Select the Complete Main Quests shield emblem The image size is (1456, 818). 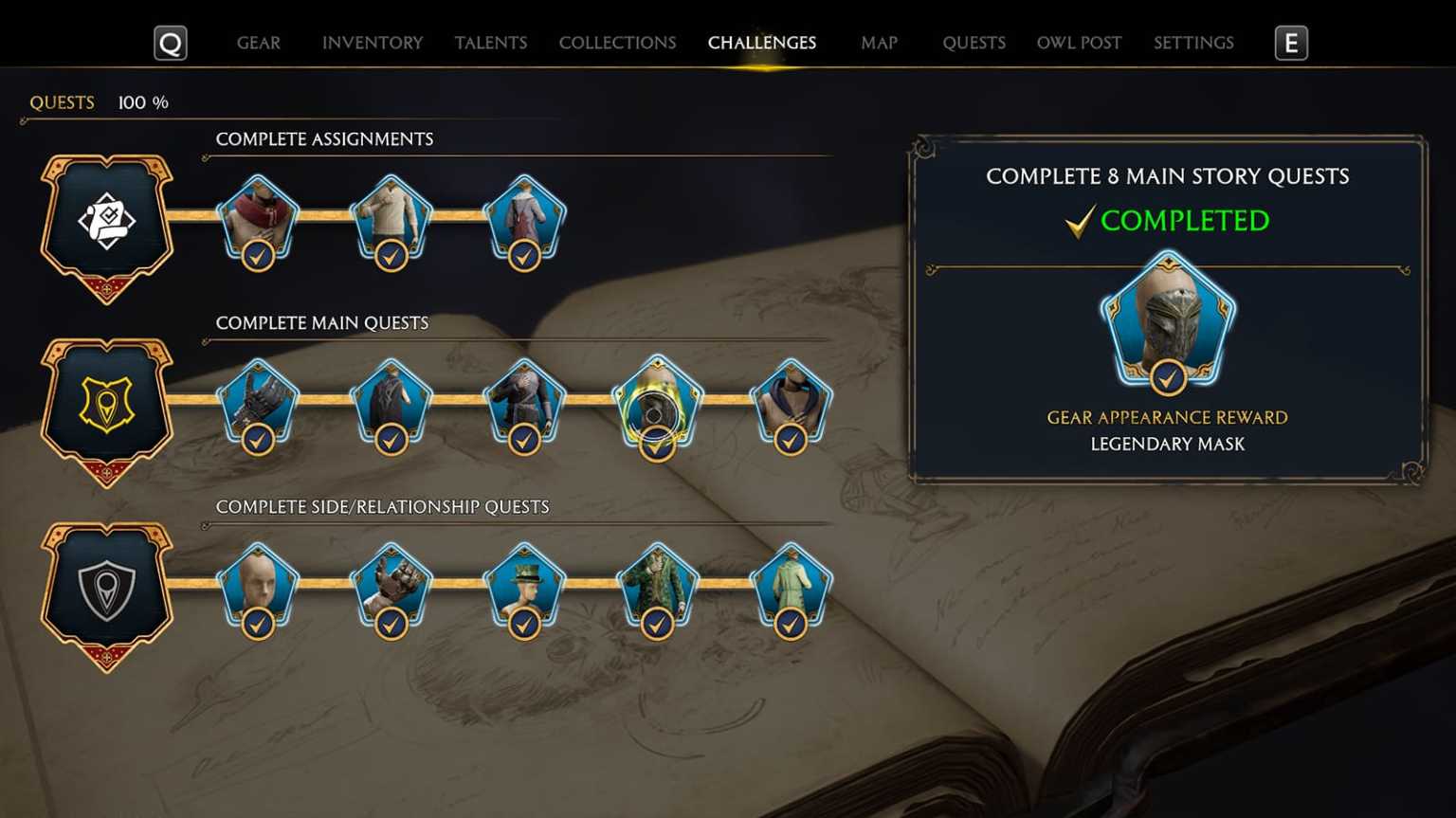point(107,402)
